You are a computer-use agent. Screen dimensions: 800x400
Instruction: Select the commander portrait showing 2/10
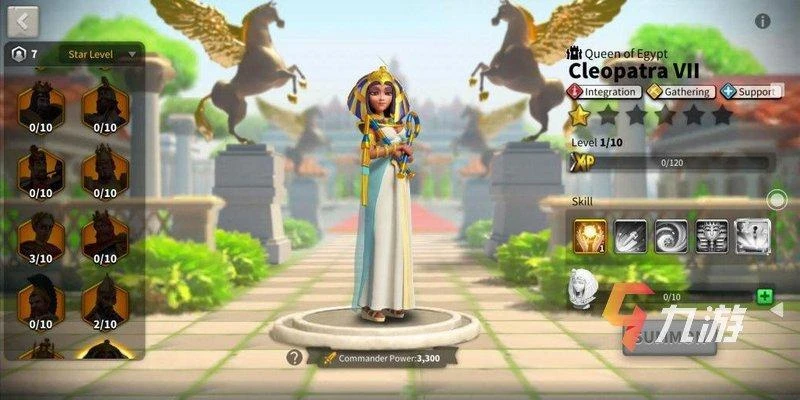pyautogui.click(x=104, y=299)
